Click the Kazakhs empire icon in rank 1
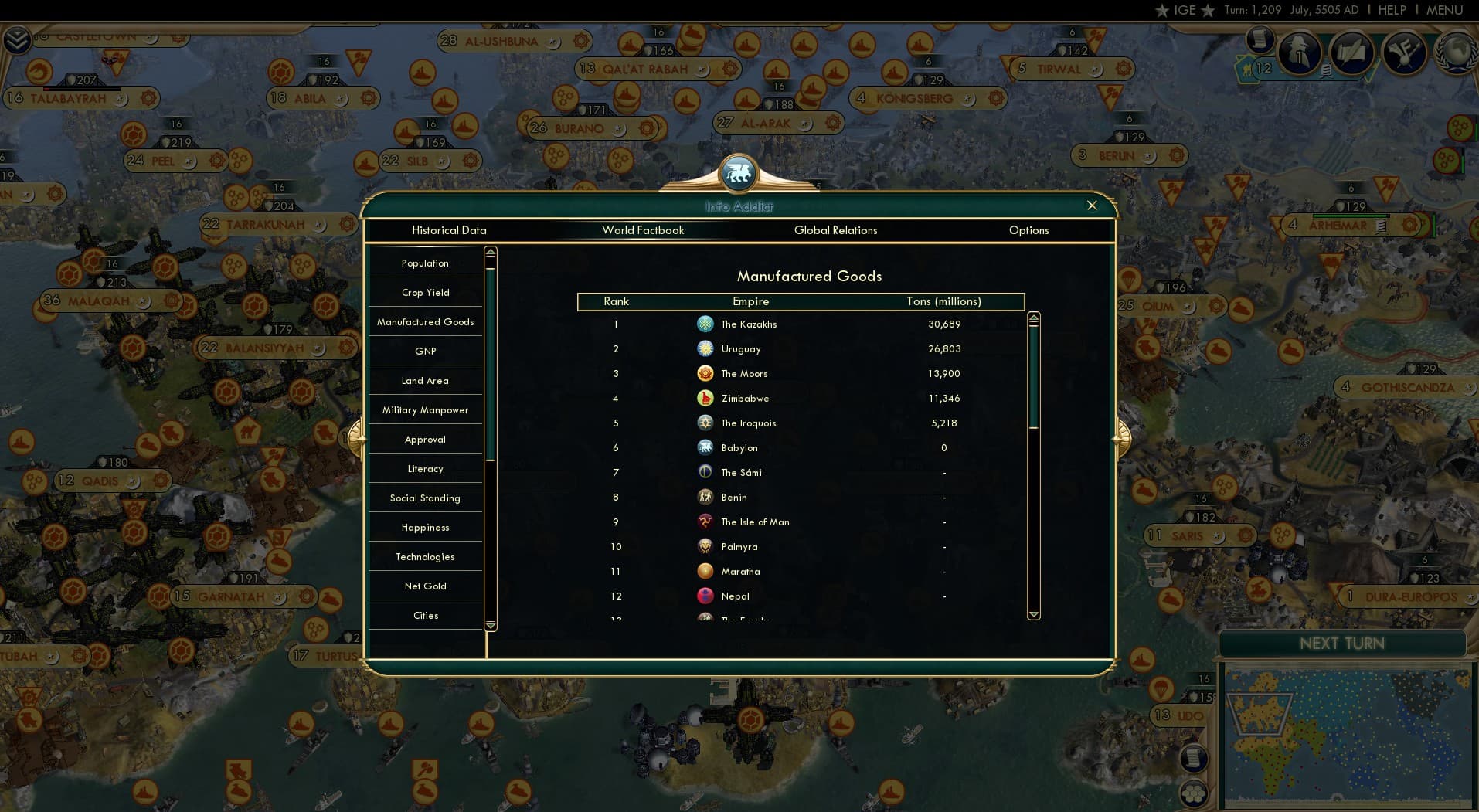 pos(705,324)
